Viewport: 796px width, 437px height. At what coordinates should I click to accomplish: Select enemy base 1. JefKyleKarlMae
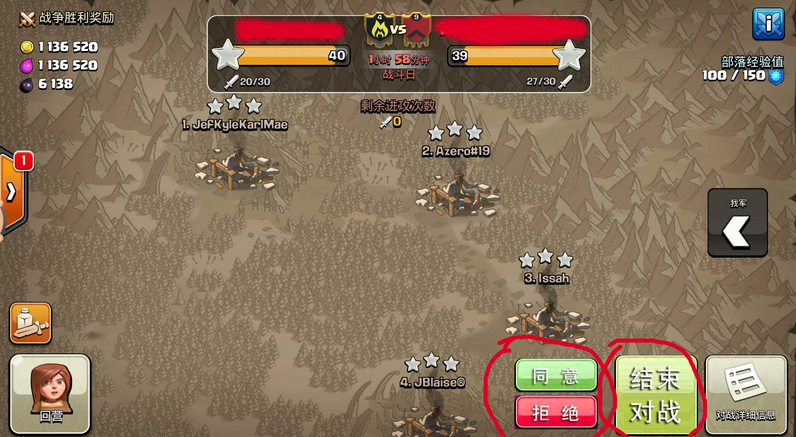click(x=235, y=165)
